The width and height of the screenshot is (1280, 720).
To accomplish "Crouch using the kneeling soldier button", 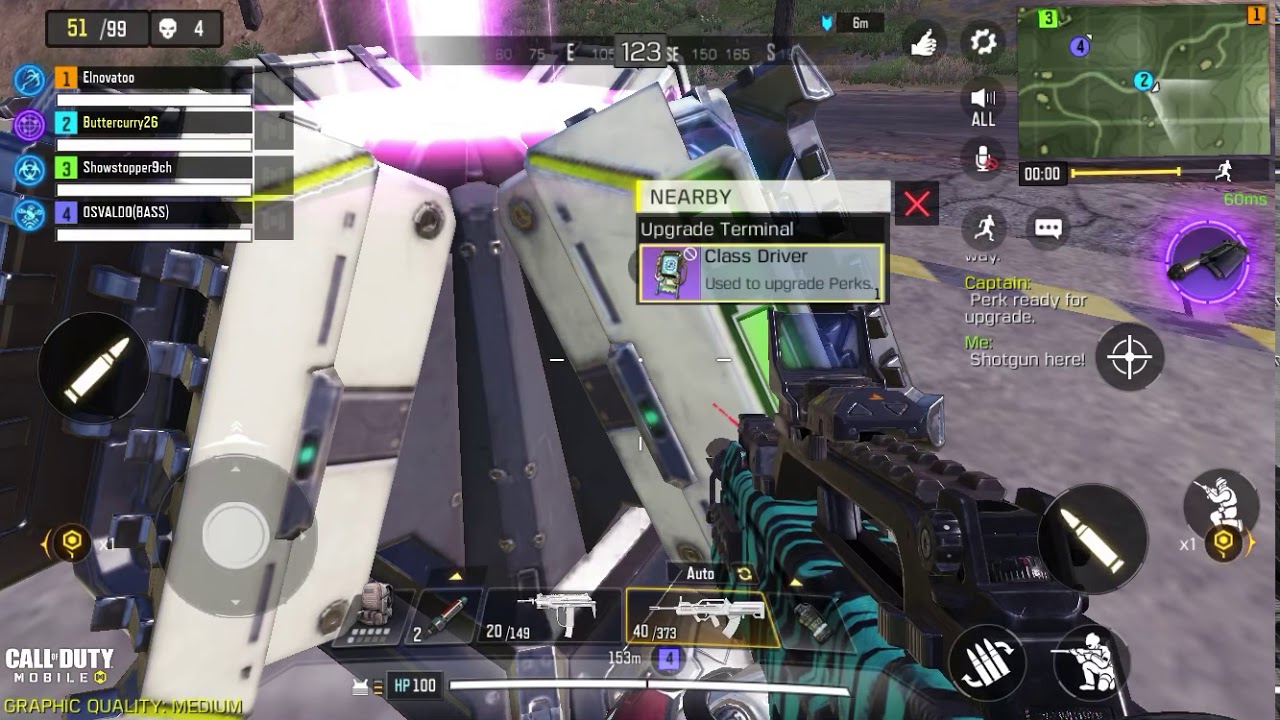I will click(x=1090, y=660).
